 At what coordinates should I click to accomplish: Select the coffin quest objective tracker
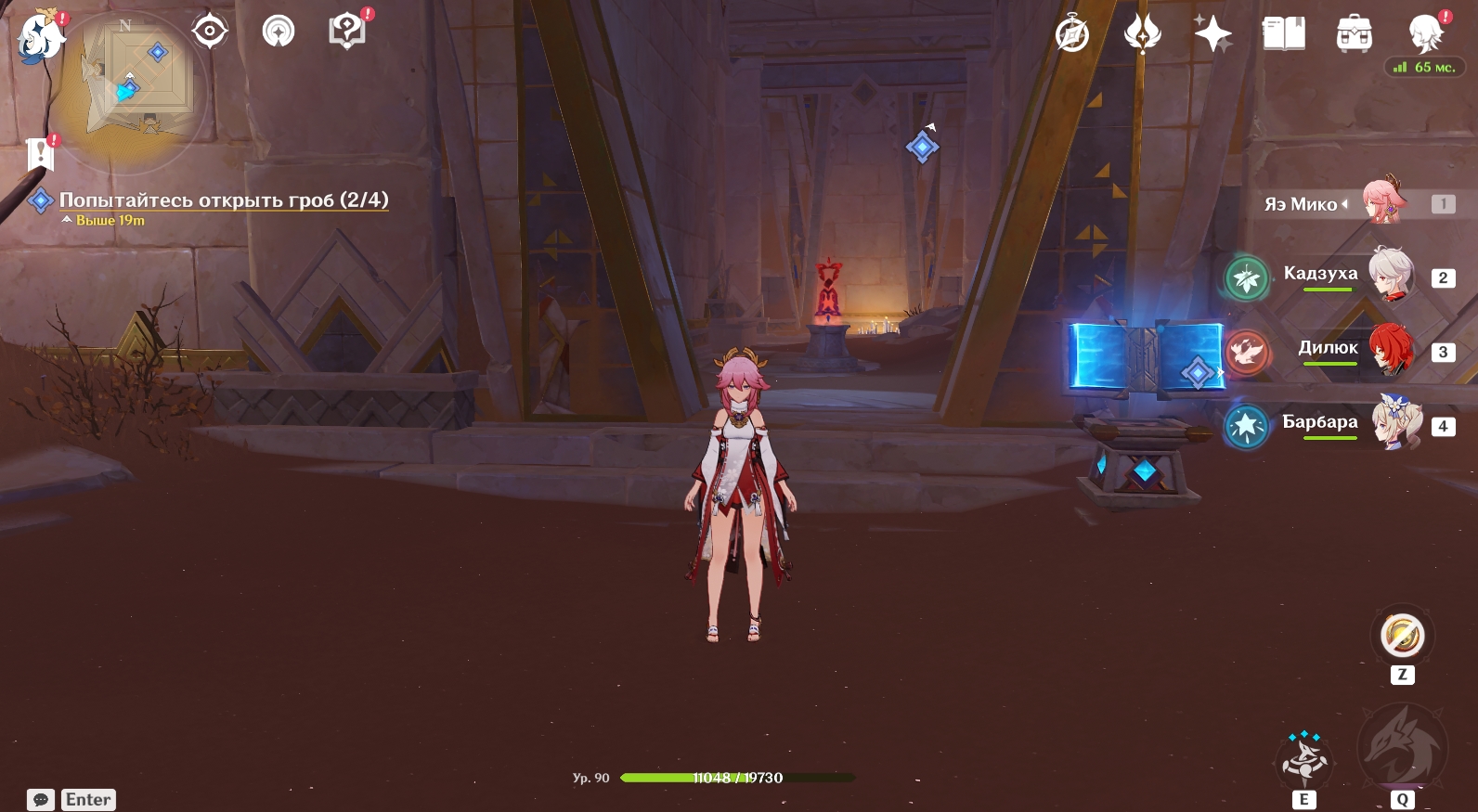coord(223,200)
